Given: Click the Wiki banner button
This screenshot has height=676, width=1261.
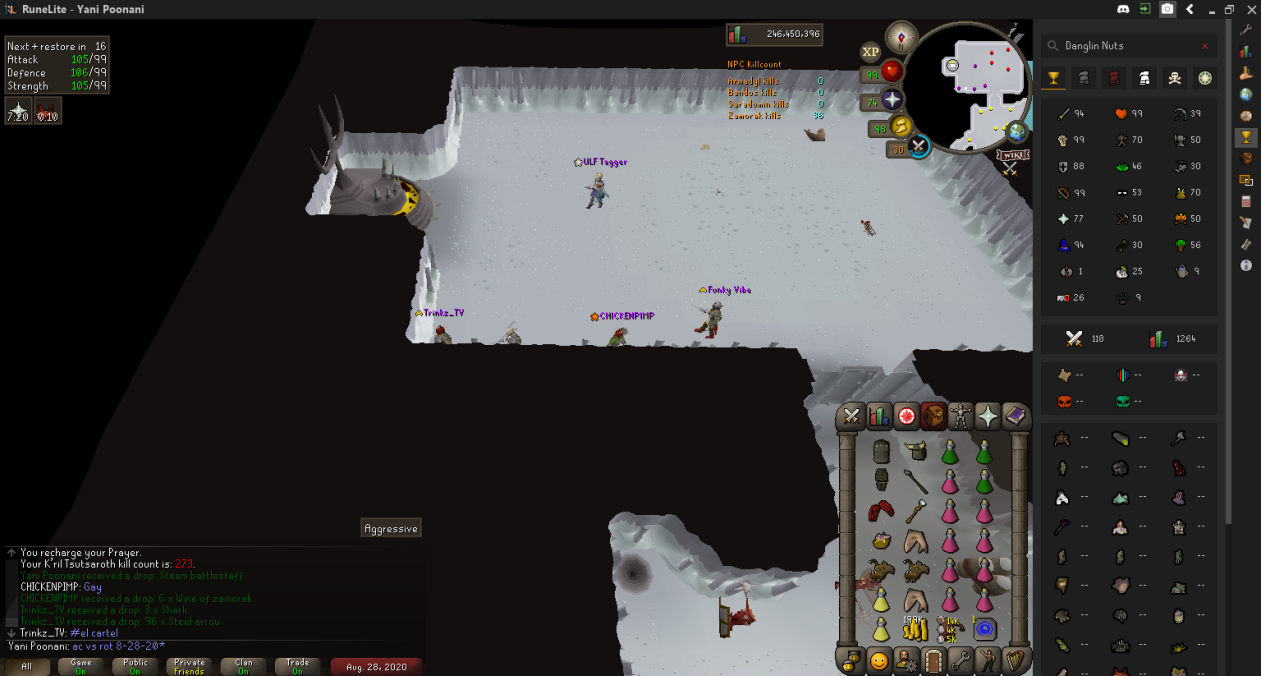Looking at the screenshot, I should coord(1012,155).
